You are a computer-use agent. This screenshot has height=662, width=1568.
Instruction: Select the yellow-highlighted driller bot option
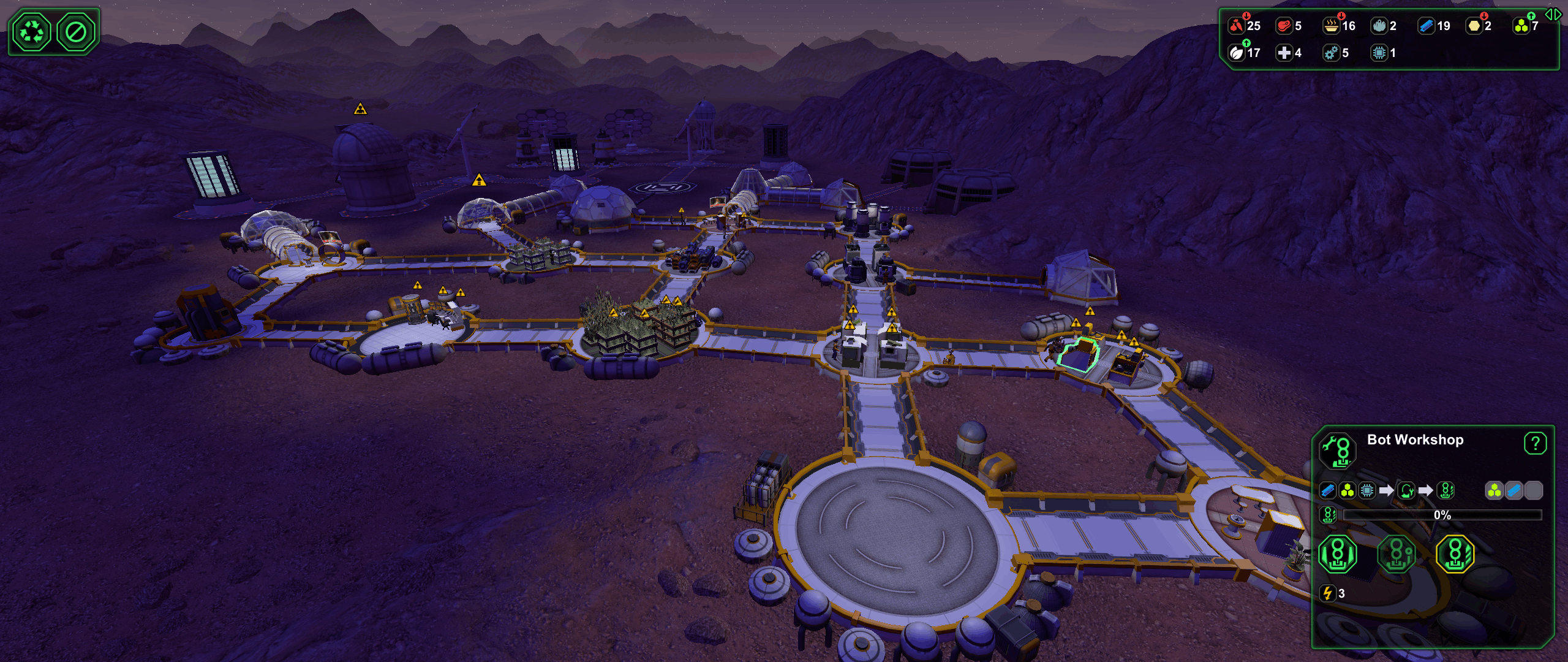1455,554
